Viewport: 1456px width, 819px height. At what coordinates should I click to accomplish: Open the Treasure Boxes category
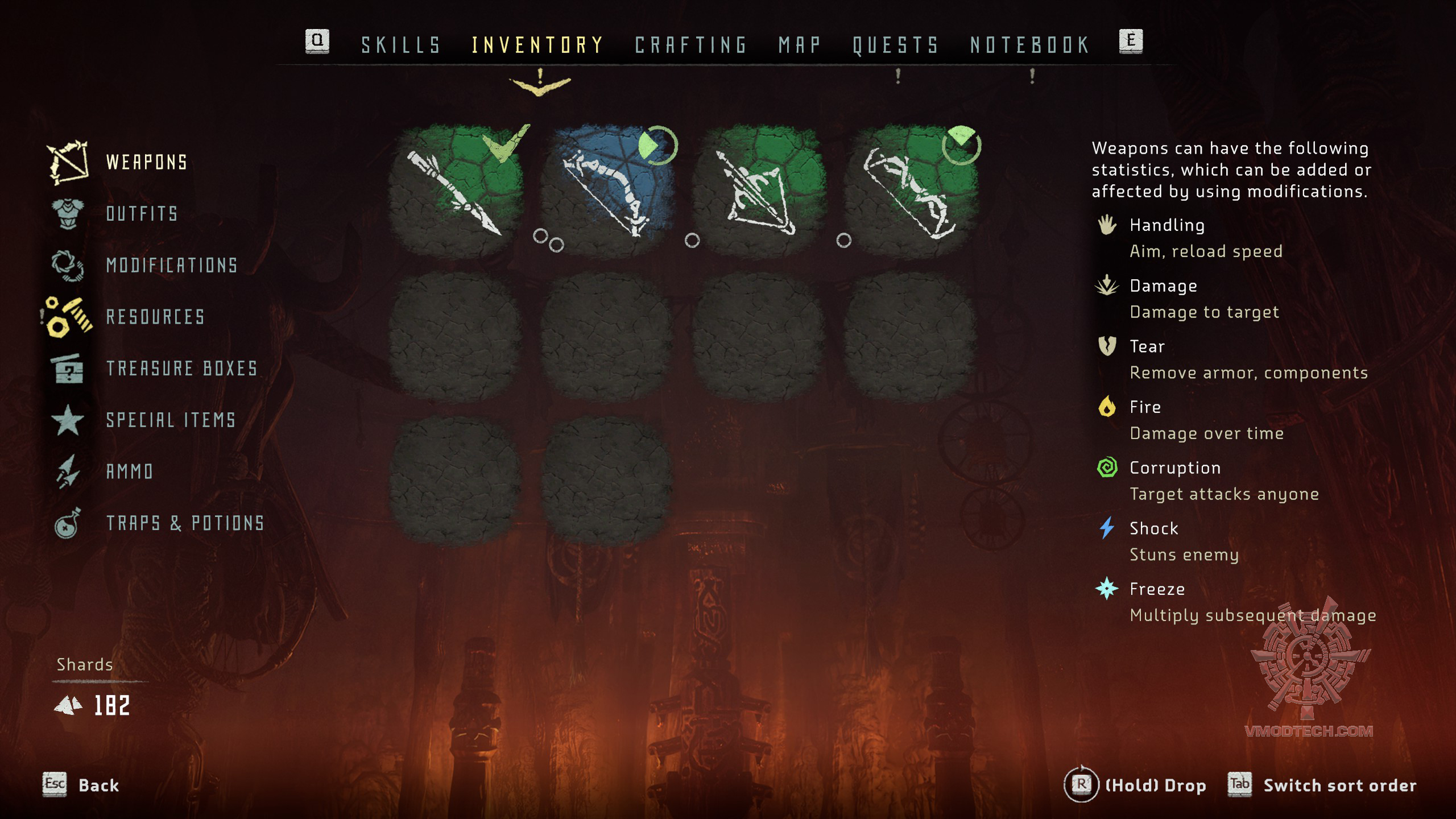[x=182, y=369]
